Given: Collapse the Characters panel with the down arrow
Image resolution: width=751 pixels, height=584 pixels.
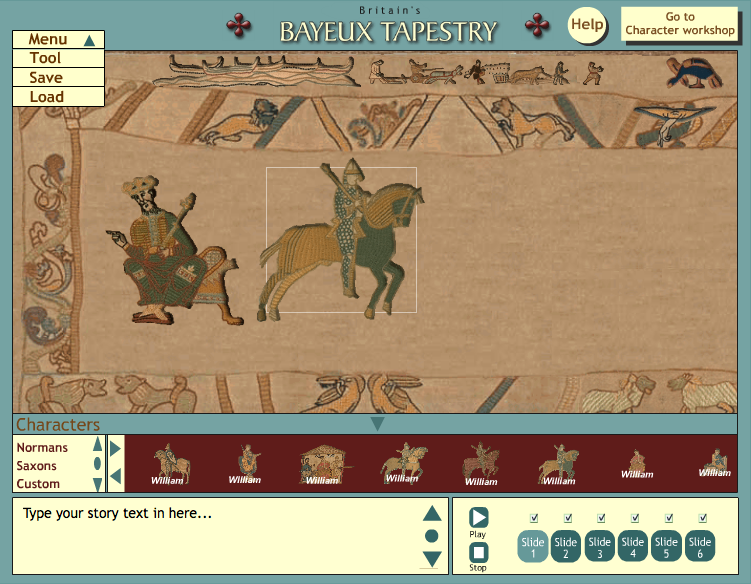Looking at the screenshot, I should [377, 424].
